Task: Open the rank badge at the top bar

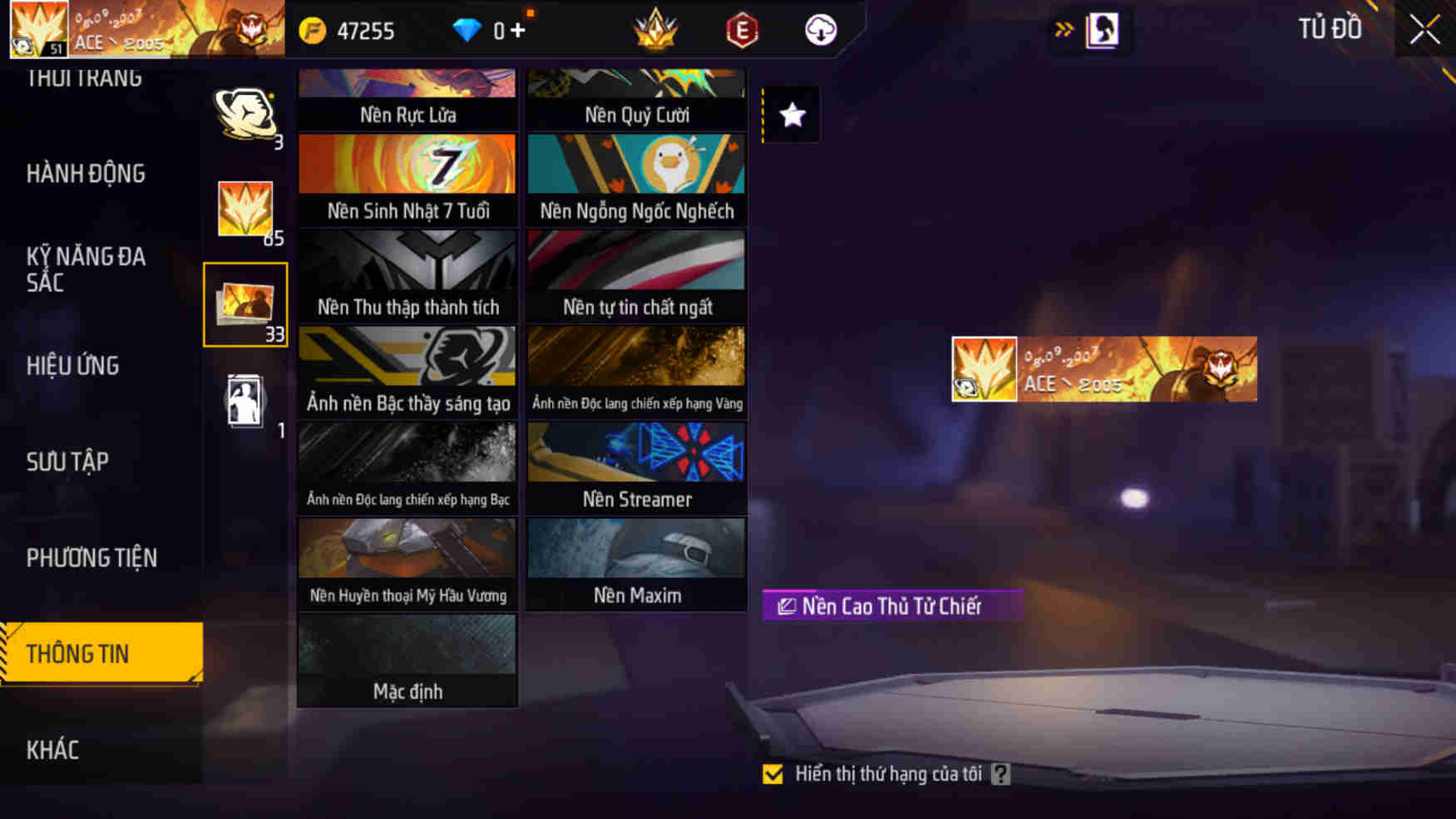Action: [x=656, y=30]
